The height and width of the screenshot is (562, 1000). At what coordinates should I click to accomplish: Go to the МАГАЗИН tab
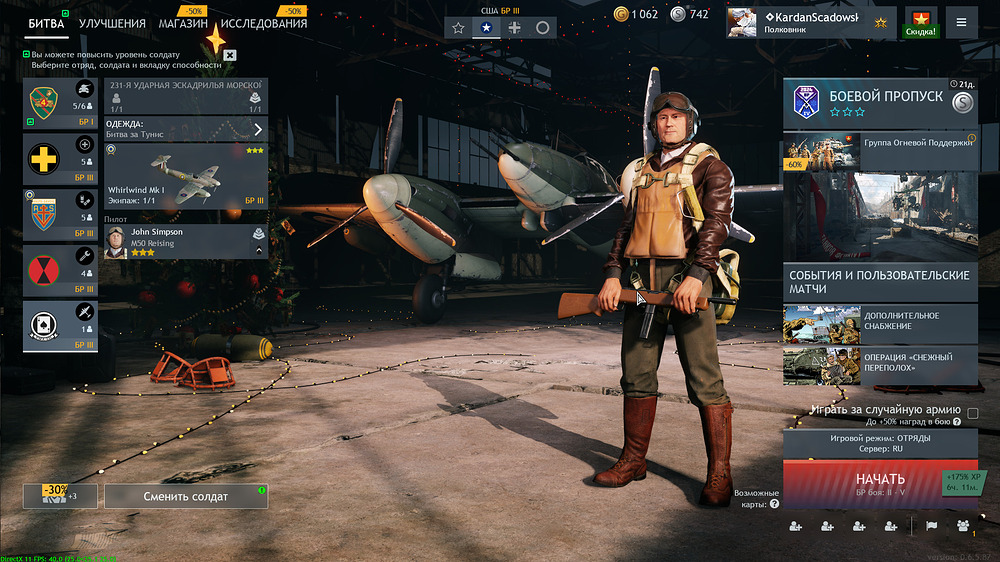183,23
